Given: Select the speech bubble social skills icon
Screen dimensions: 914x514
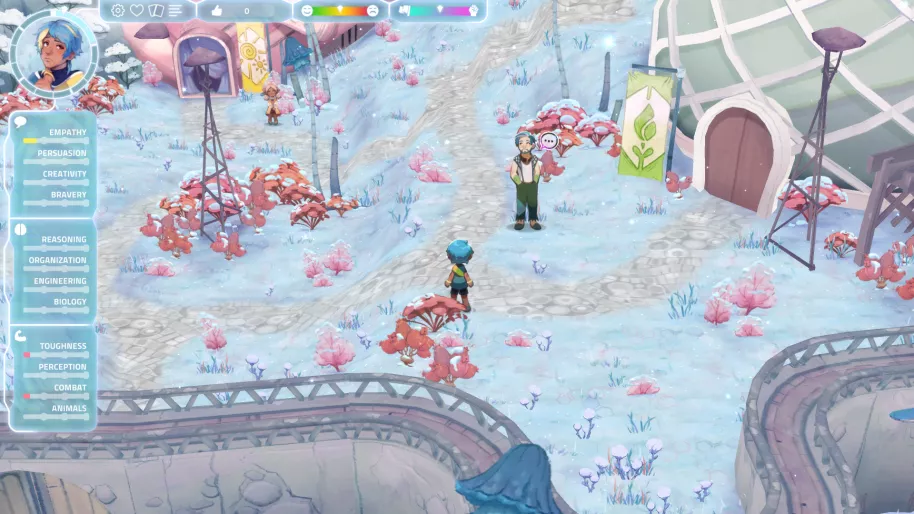Looking at the screenshot, I should (21, 122).
